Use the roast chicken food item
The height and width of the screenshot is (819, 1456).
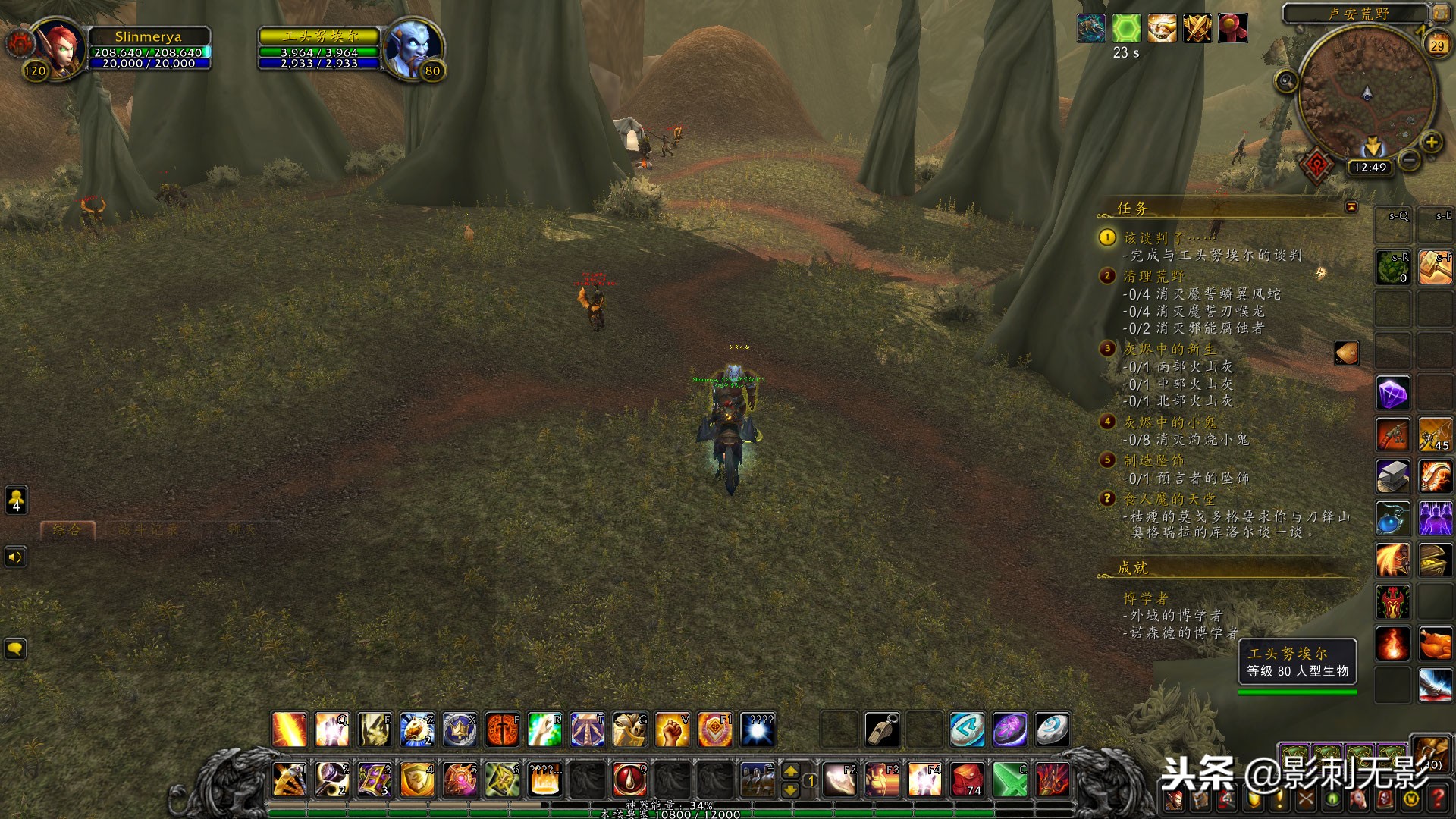tap(1436, 644)
